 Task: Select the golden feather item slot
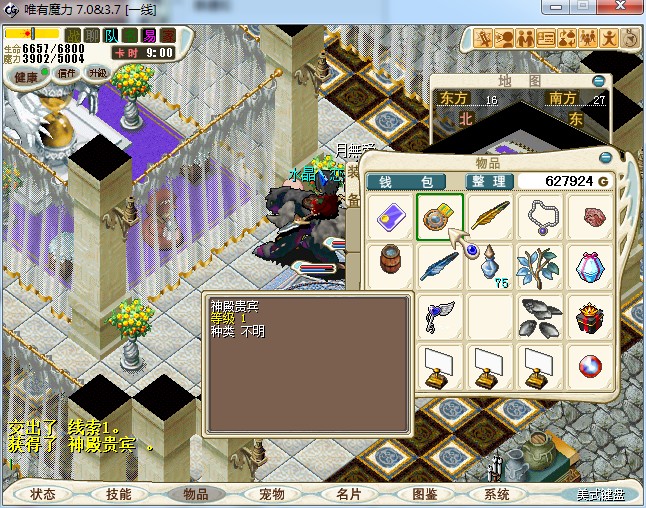[x=489, y=216]
